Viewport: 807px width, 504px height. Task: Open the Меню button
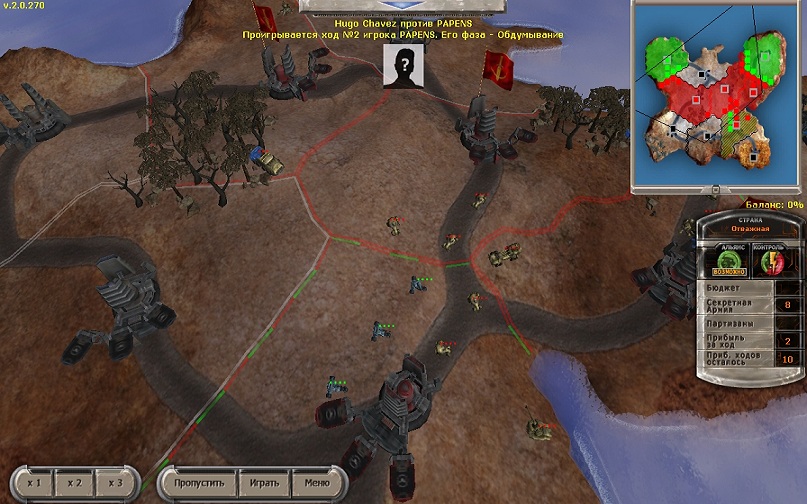[x=316, y=483]
